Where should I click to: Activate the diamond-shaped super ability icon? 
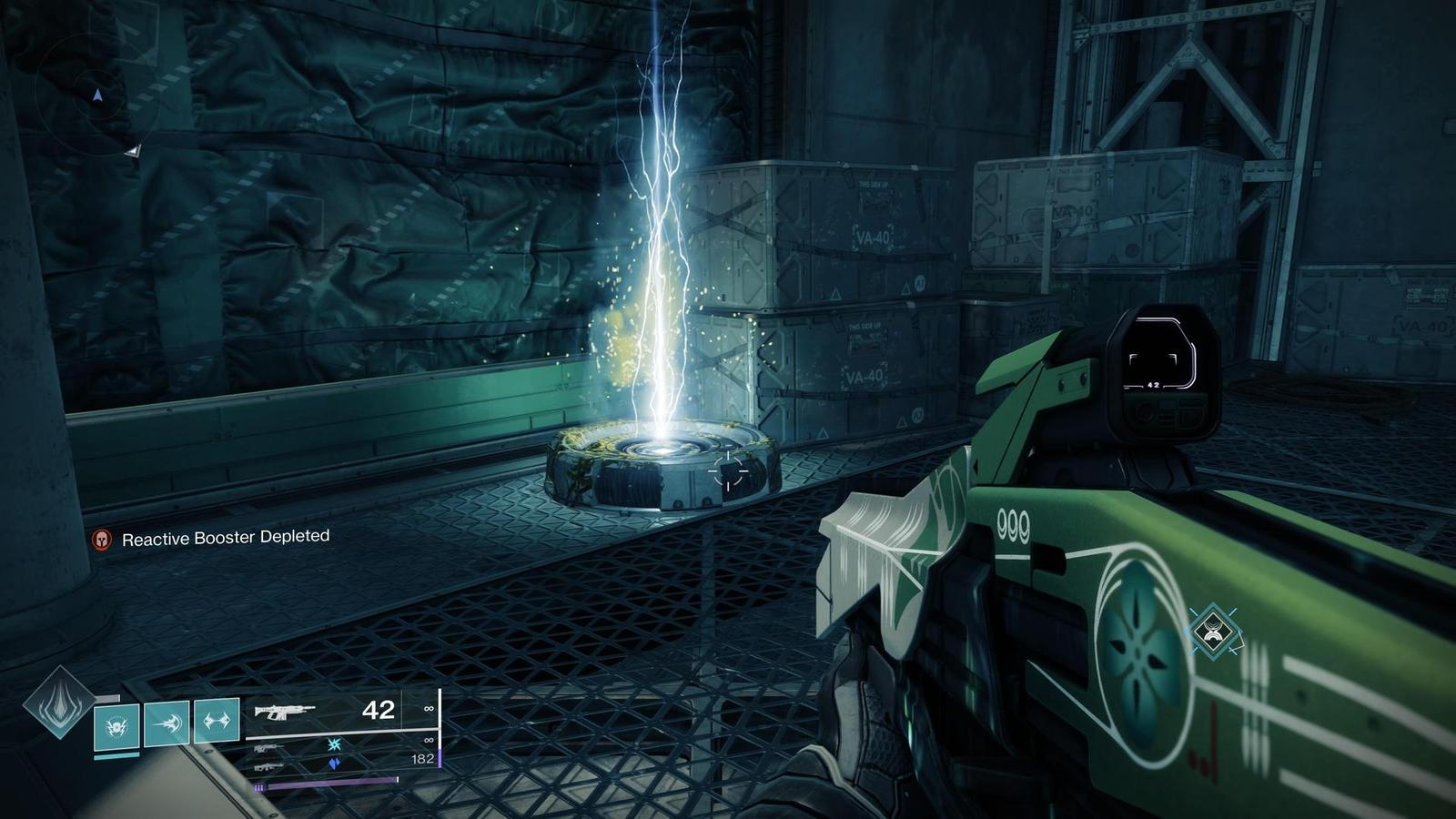coord(59,702)
